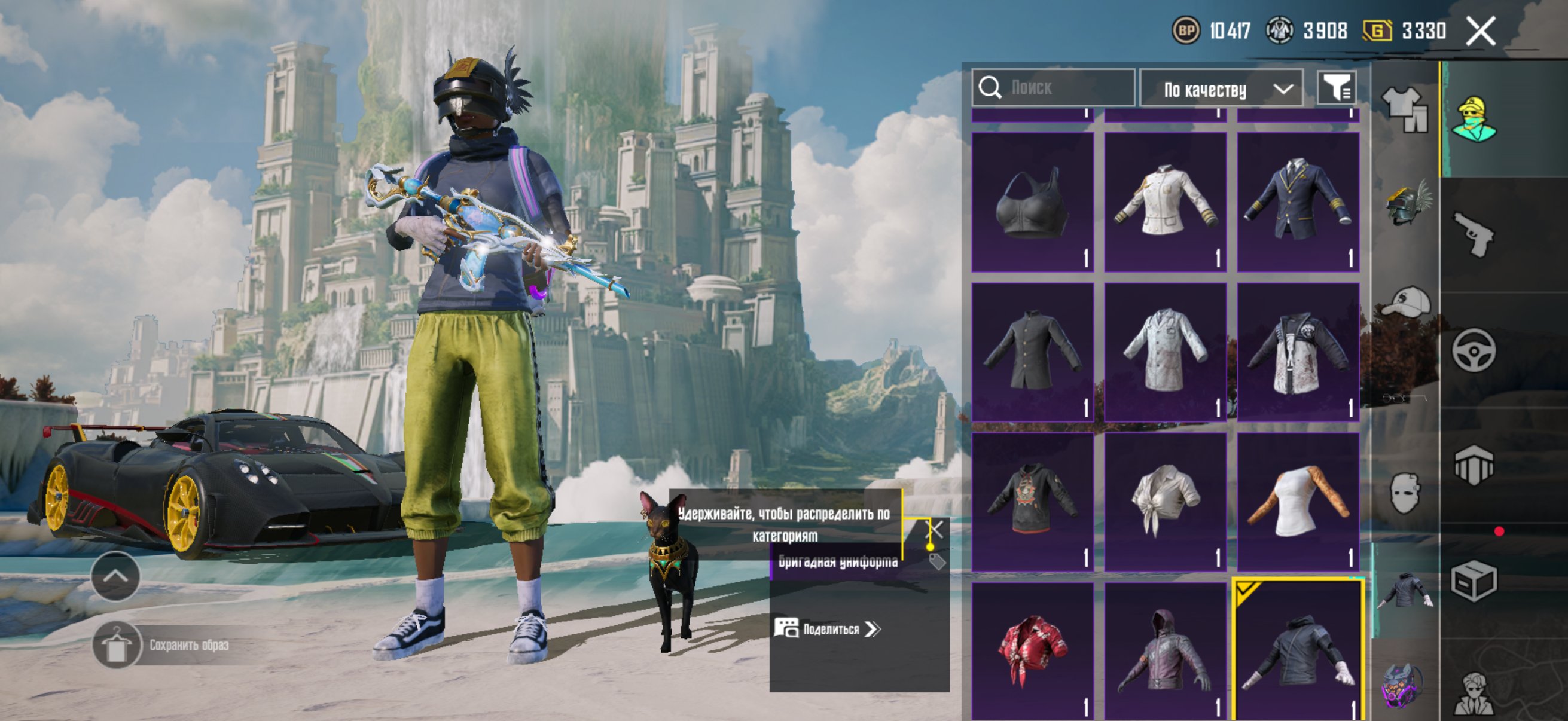Open the face mask category
1568x721 pixels.
tap(1406, 491)
